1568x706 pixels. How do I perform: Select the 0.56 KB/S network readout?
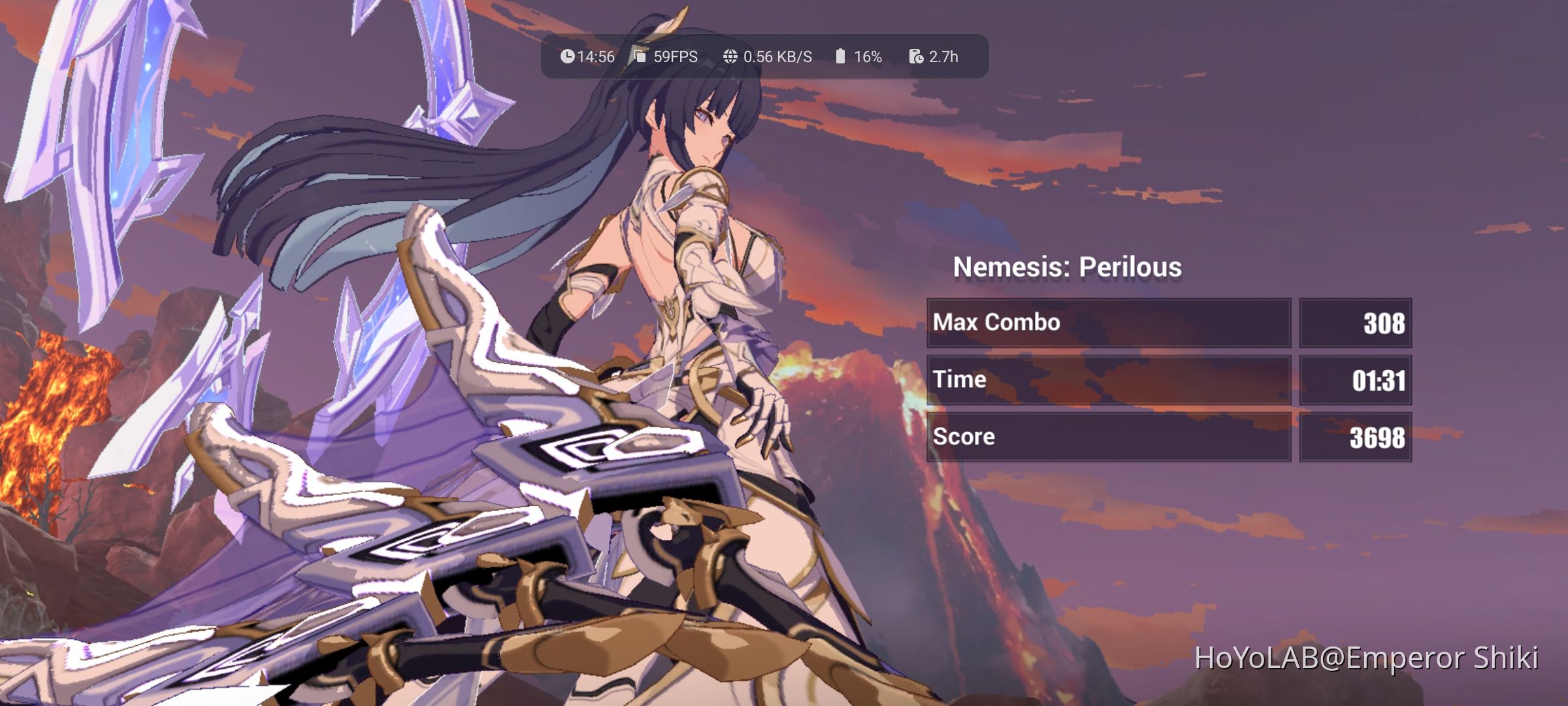777,57
